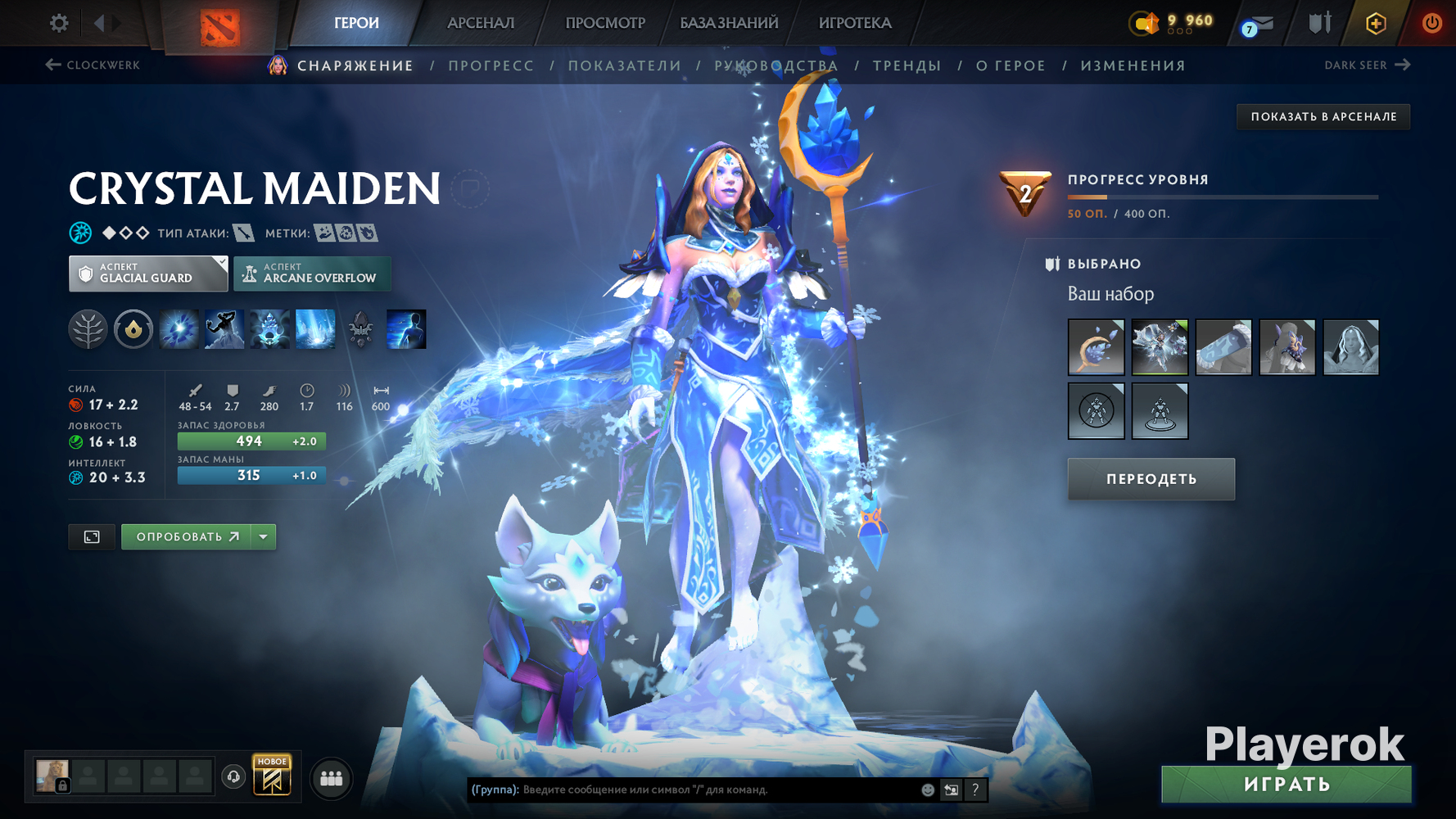Viewport: 1456px width, 819px height.
Task: Select the Glacial Guard aspect
Action: (148, 274)
